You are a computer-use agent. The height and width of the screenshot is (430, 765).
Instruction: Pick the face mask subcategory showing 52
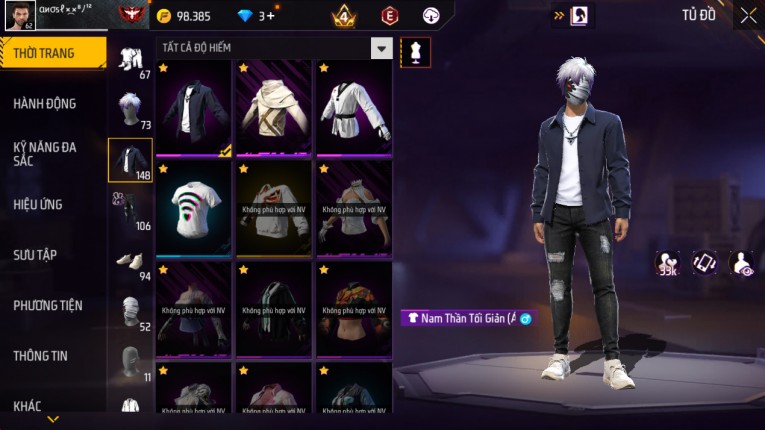tap(130, 312)
